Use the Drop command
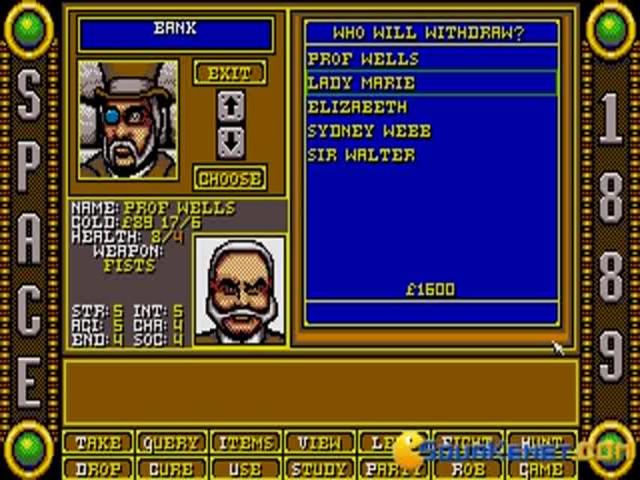Screen dimensions: 640x480 coord(98,467)
